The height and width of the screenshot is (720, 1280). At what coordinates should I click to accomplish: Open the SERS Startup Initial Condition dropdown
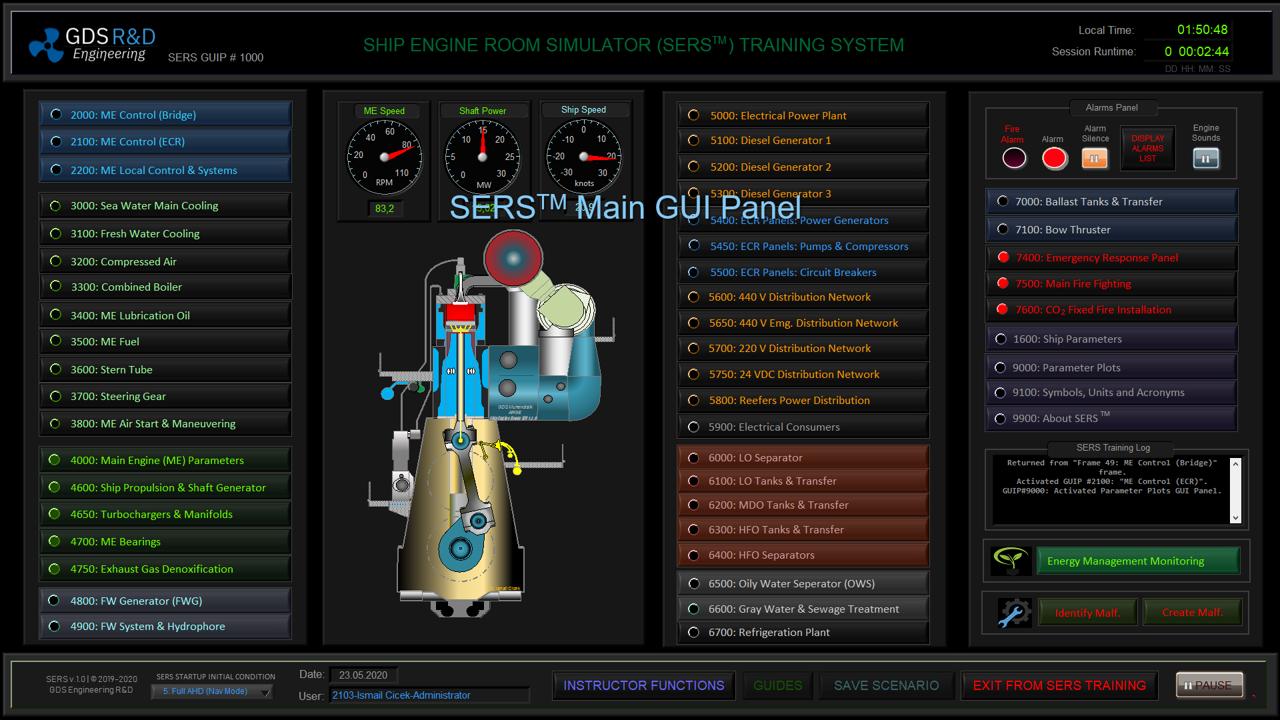click(x=211, y=691)
